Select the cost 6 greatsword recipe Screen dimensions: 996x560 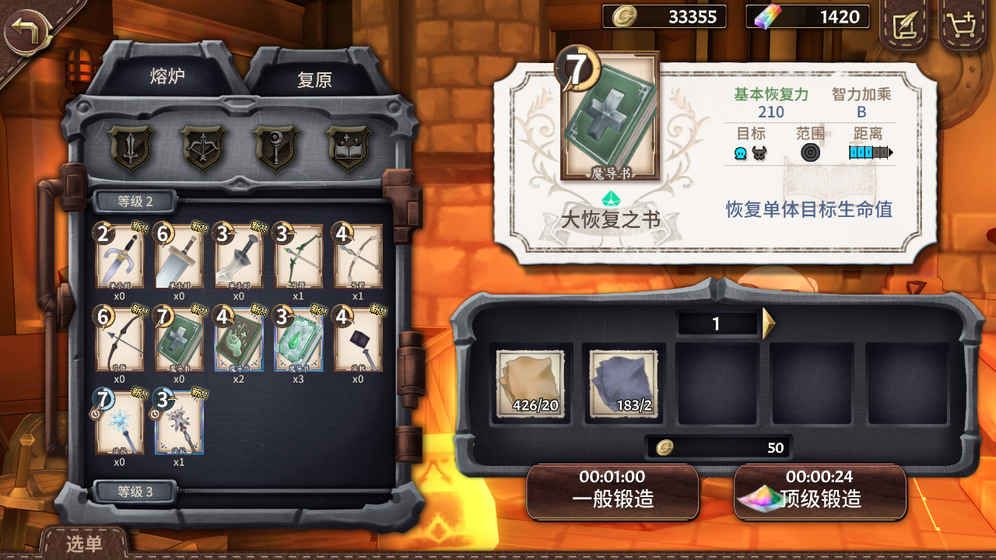[179, 257]
